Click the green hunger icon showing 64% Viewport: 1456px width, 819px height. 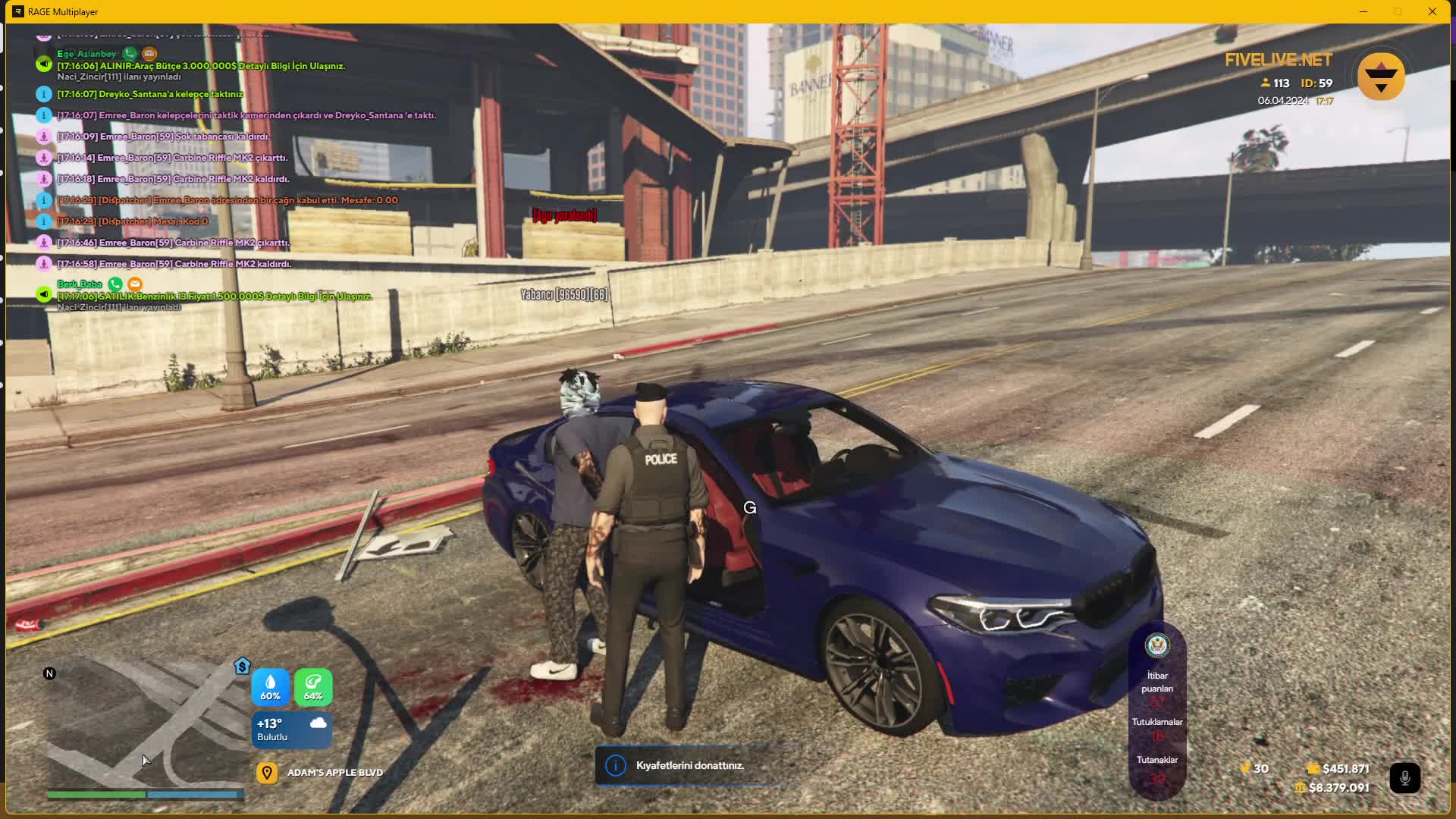pos(313,686)
